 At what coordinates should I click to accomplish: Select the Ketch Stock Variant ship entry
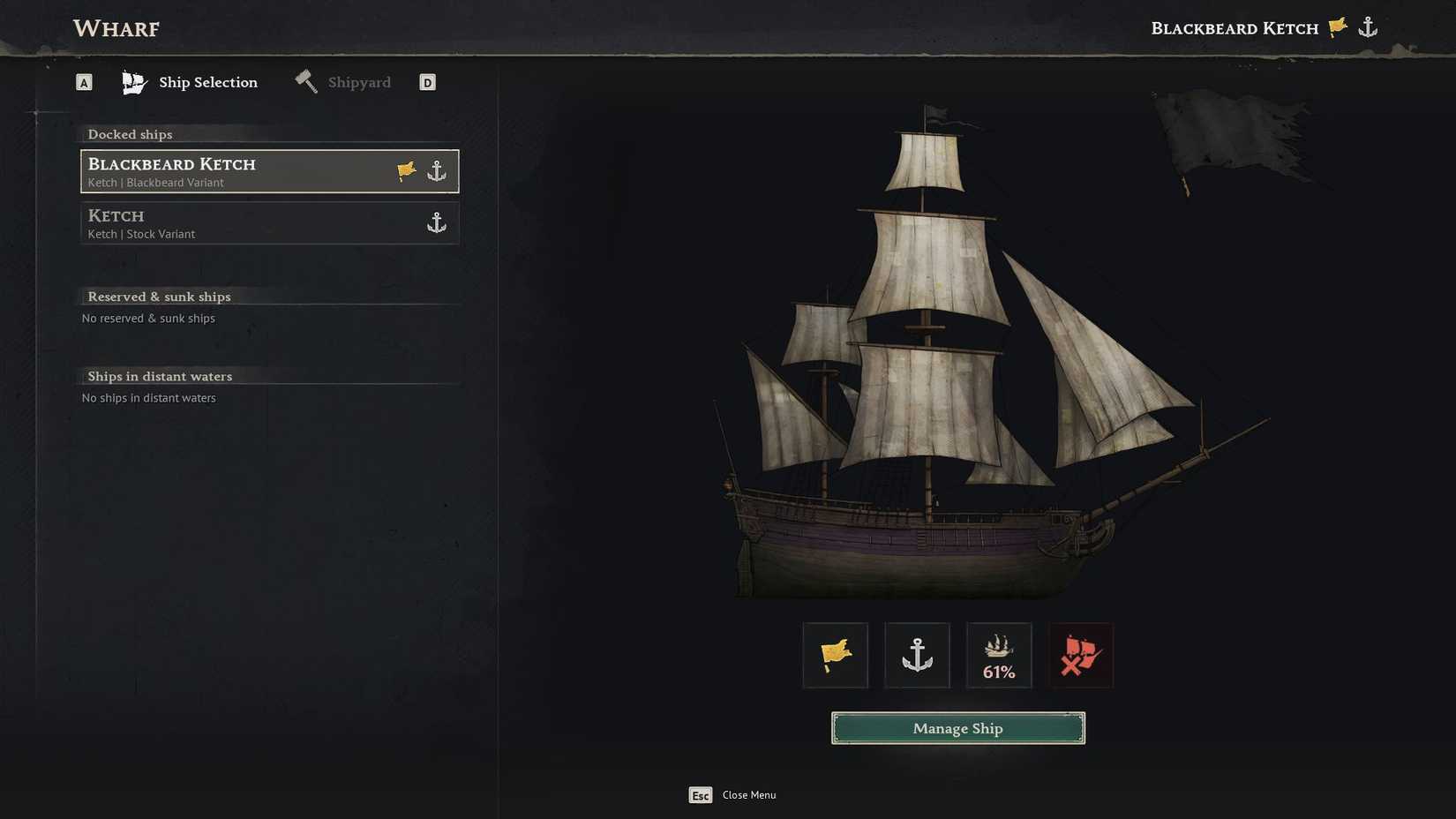click(x=247, y=222)
